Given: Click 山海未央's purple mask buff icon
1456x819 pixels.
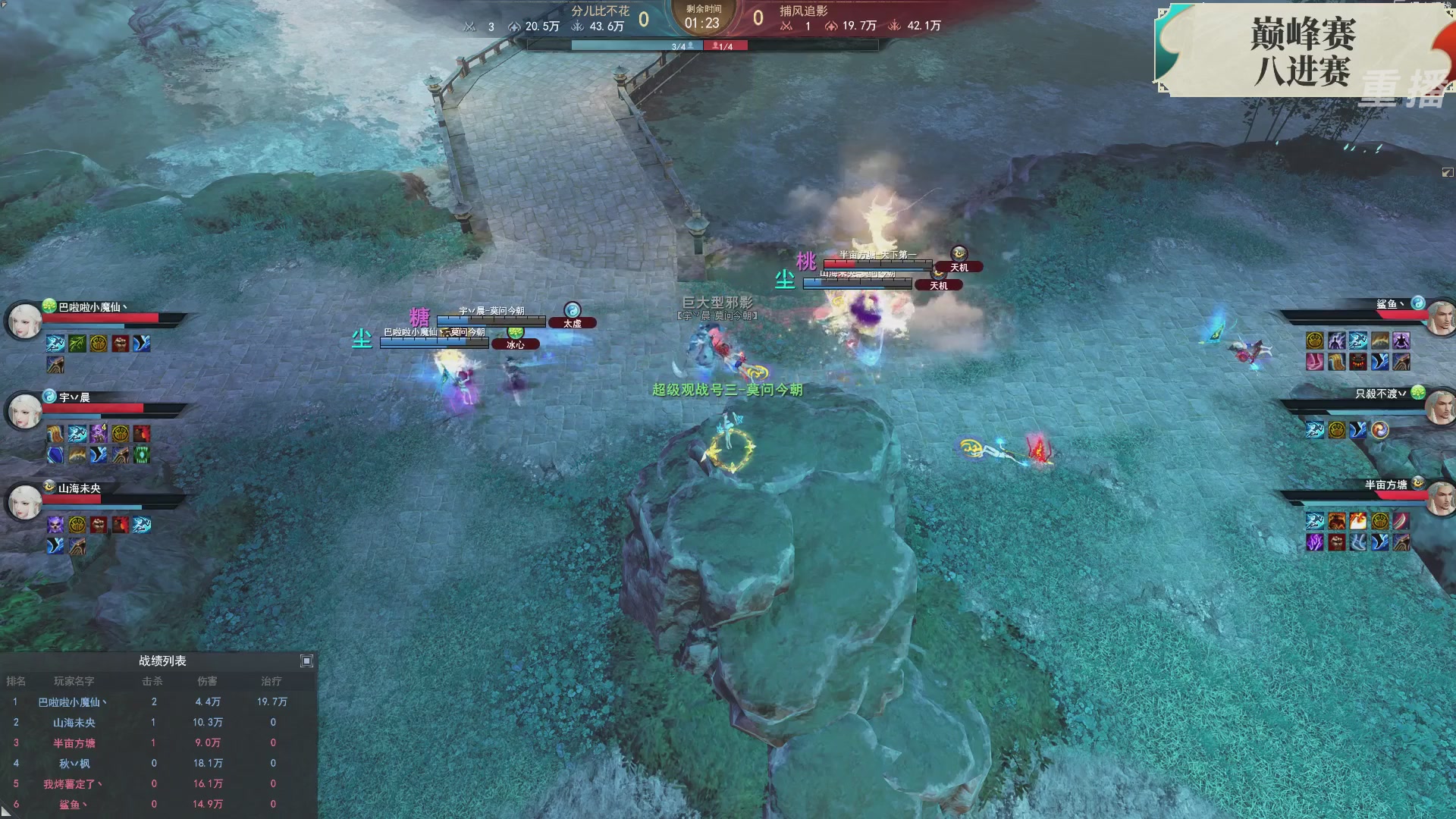Looking at the screenshot, I should pyautogui.click(x=55, y=525).
